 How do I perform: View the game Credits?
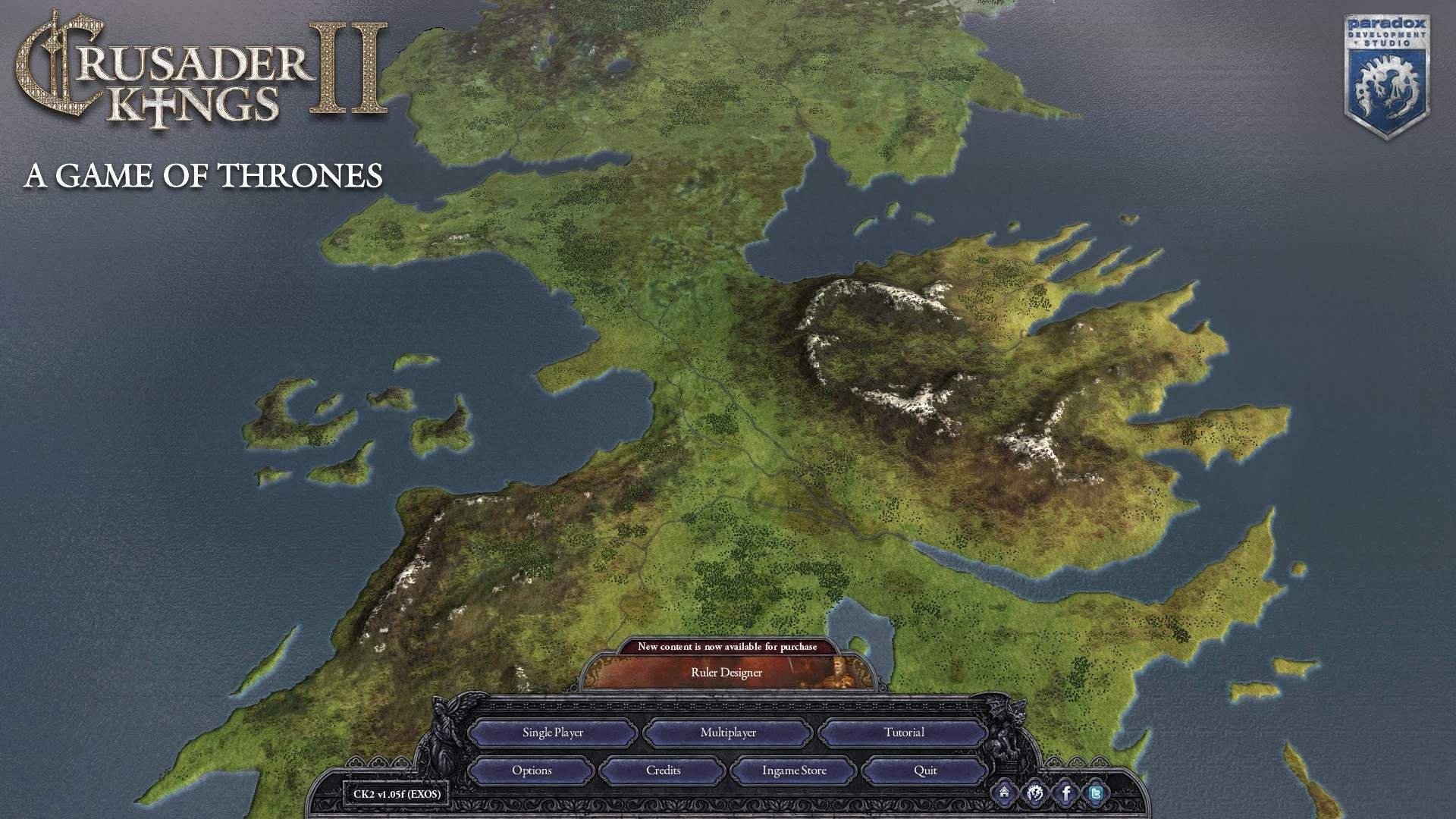(x=663, y=770)
